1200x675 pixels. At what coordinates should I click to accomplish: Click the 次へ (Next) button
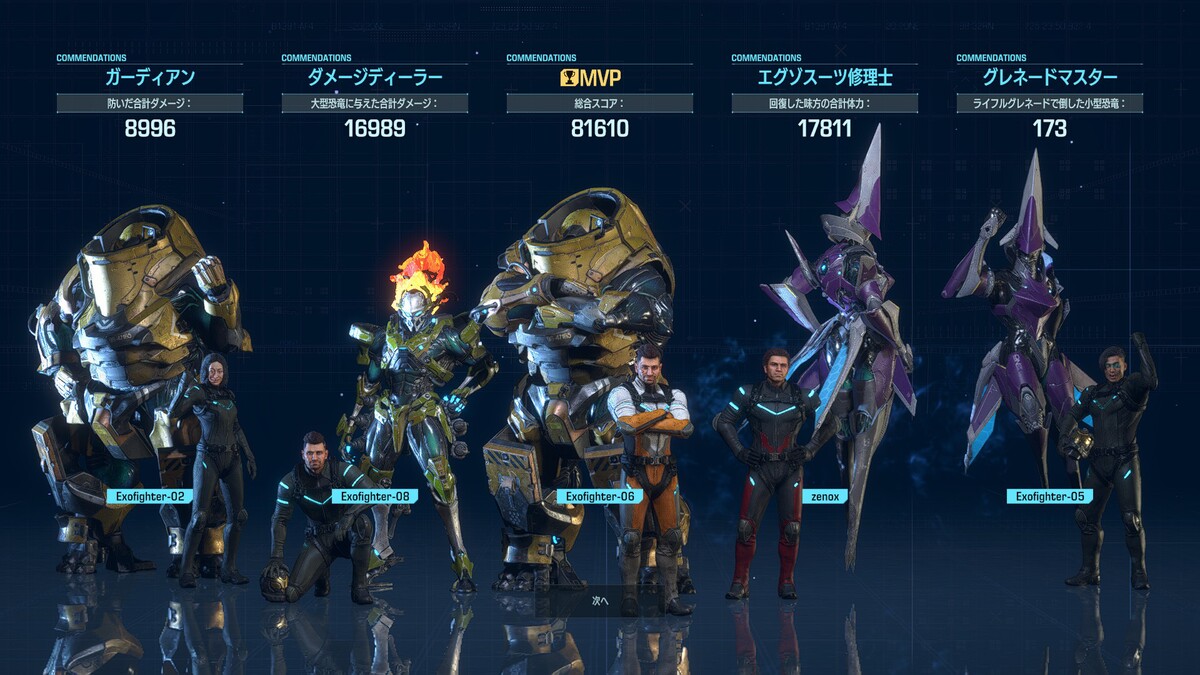(x=600, y=601)
